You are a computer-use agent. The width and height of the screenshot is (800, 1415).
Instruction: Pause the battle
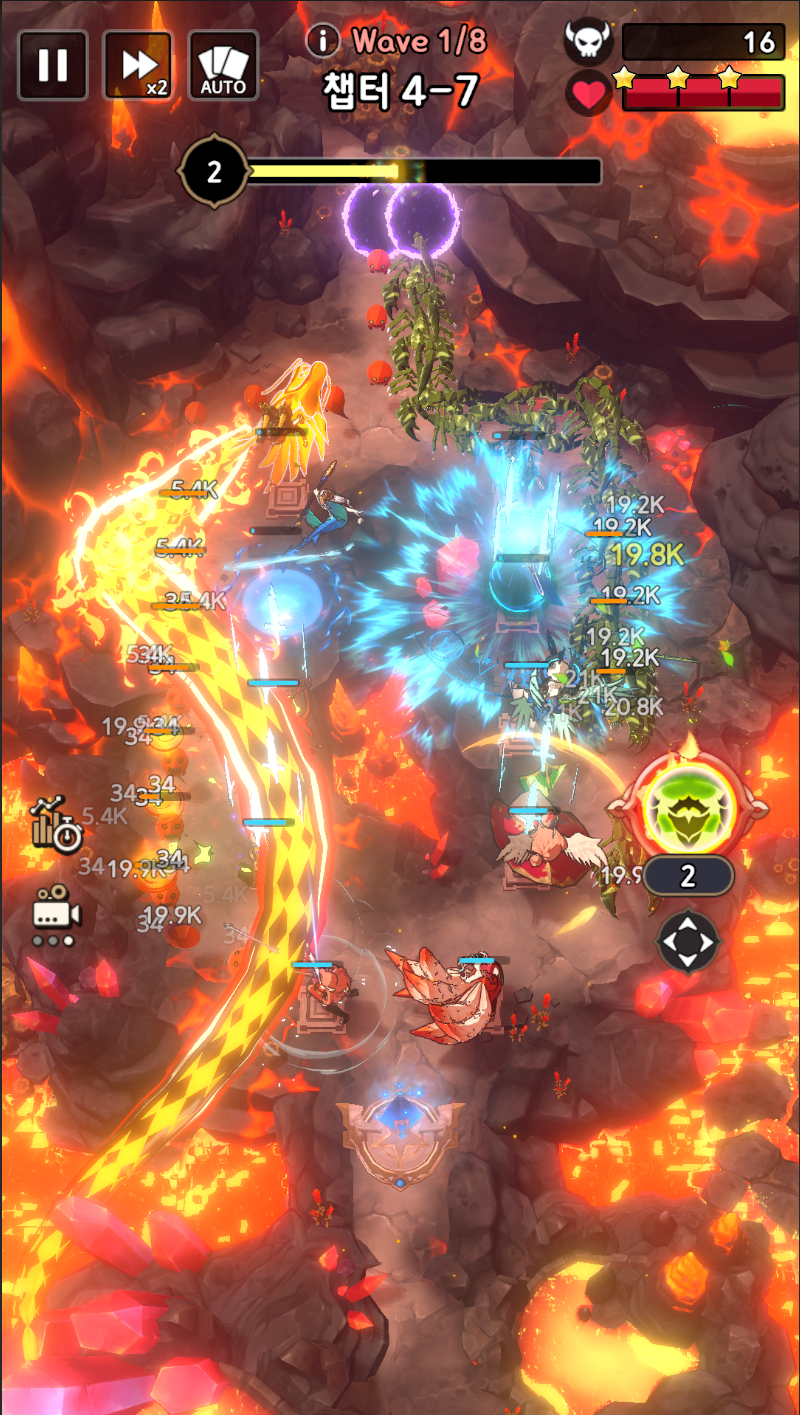pyautogui.click(x=52, y=65)
